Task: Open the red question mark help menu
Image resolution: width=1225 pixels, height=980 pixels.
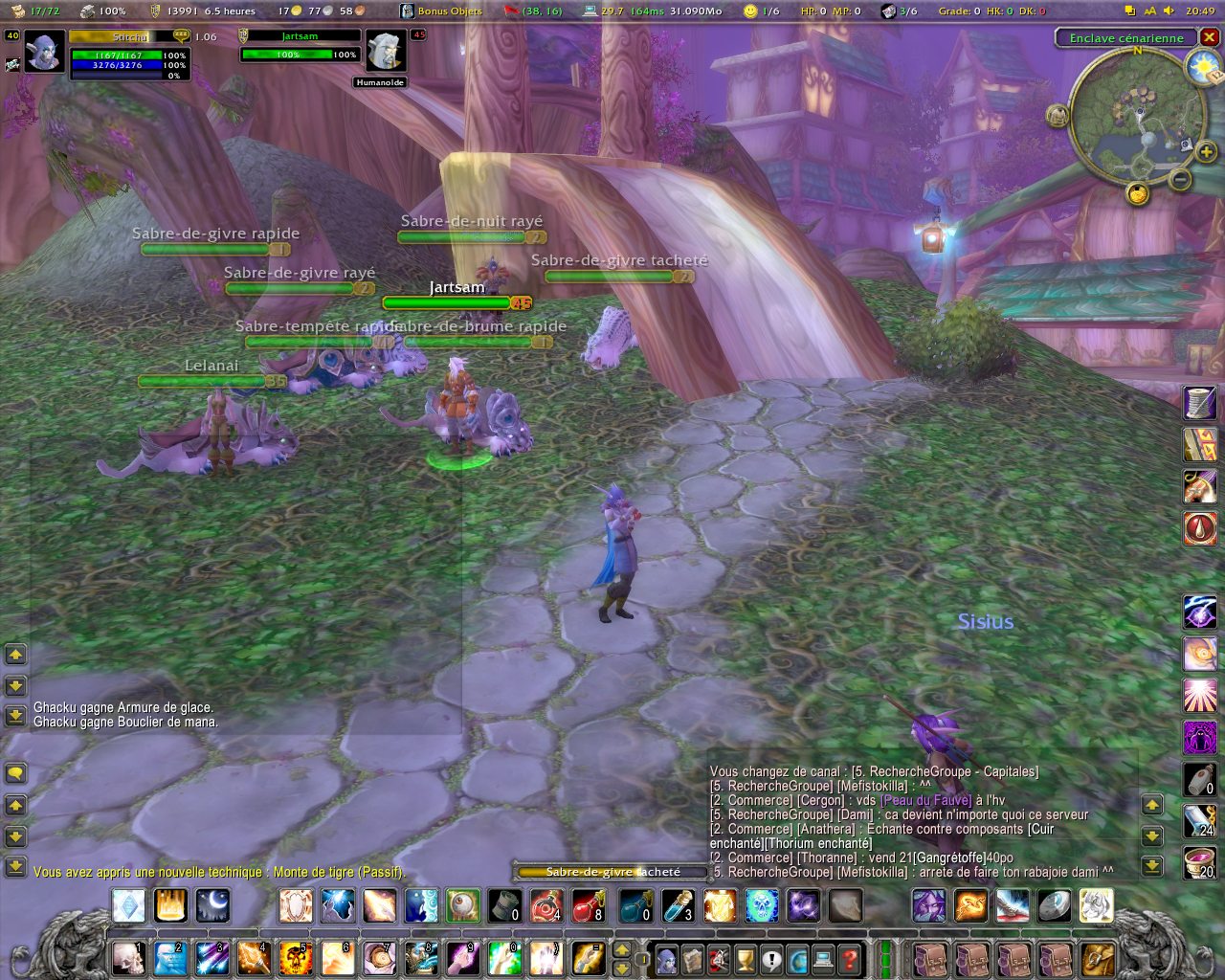Action: point(850,958)
